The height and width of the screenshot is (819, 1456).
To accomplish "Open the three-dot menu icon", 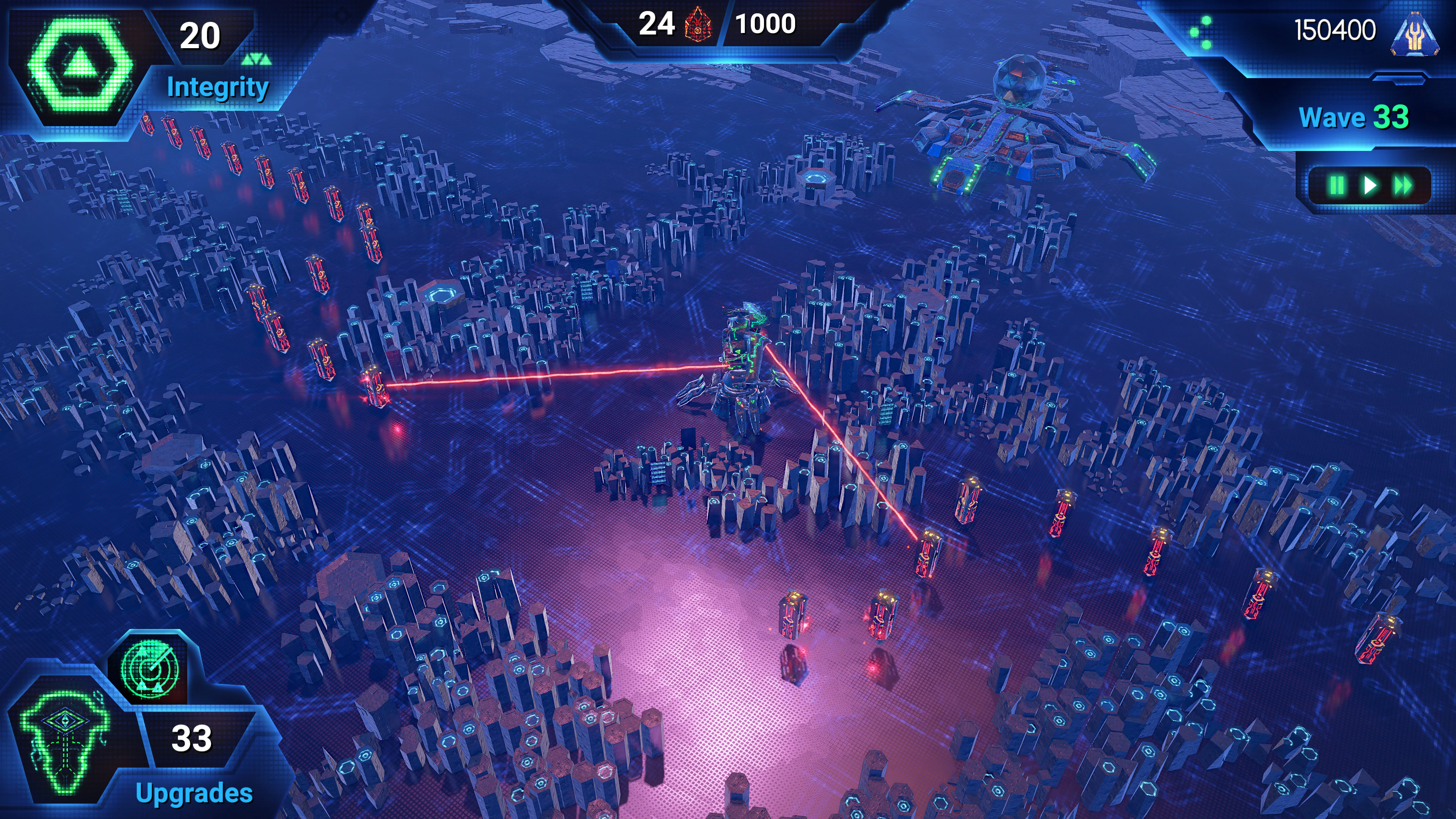I will (1202, 32).
